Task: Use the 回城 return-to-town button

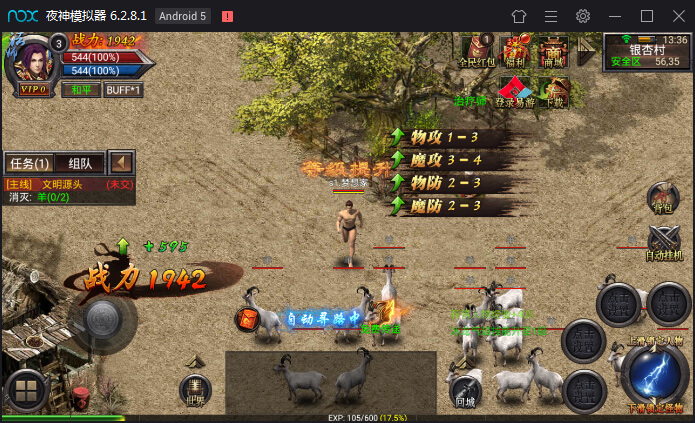Action: pos(464,390)
